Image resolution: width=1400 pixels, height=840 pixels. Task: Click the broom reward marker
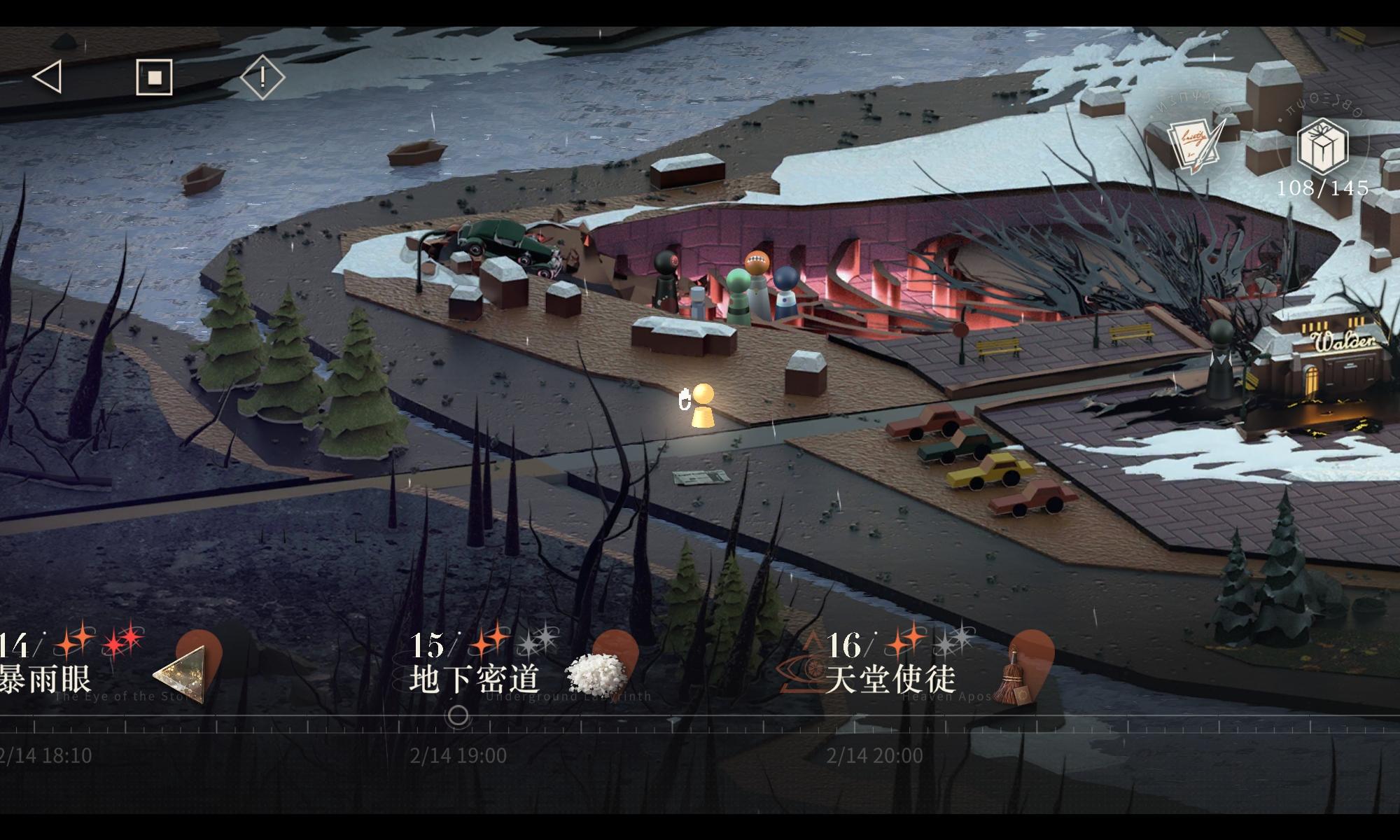click(1013, 675)
